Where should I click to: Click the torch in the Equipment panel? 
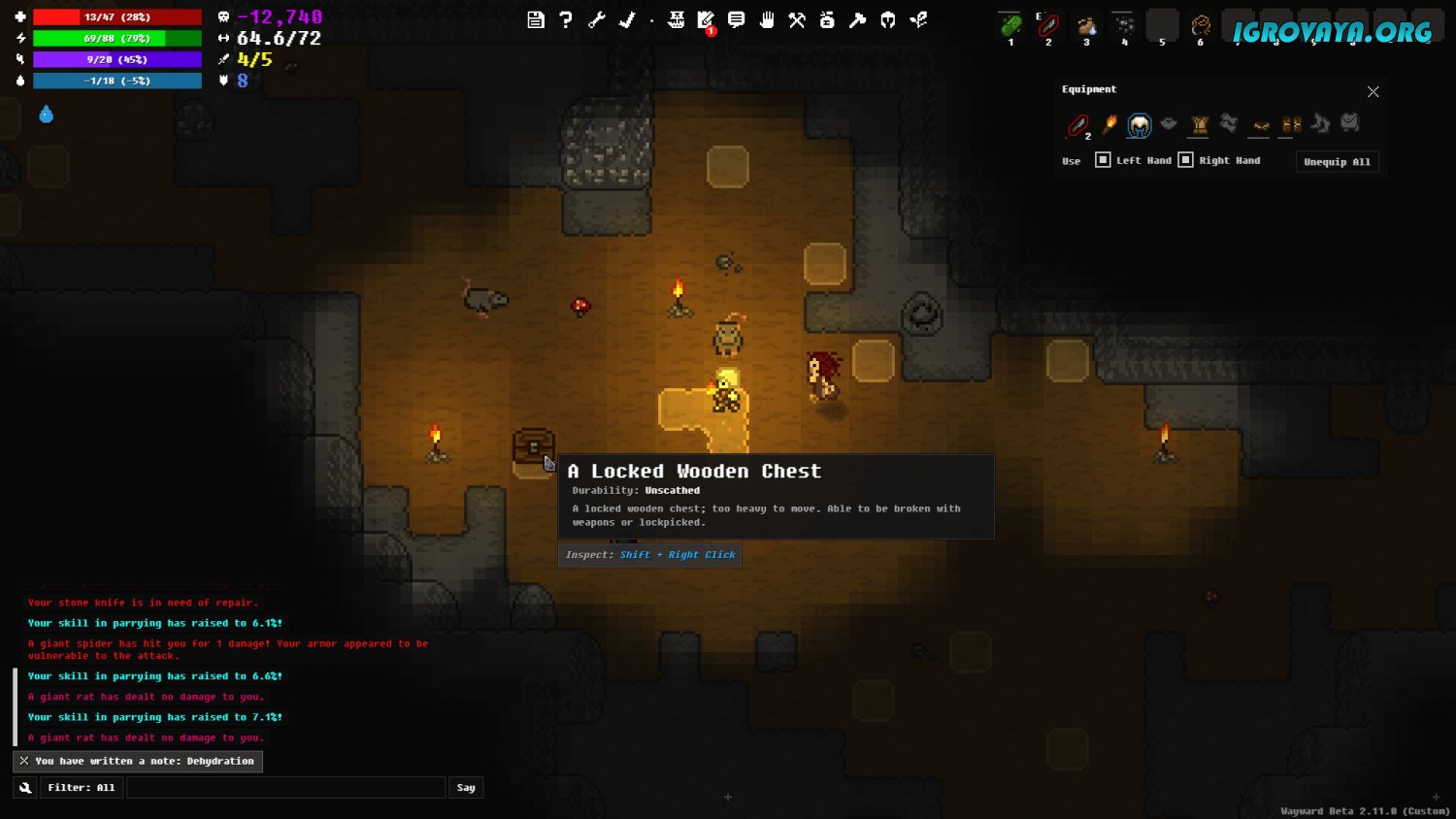(1109, 124)
